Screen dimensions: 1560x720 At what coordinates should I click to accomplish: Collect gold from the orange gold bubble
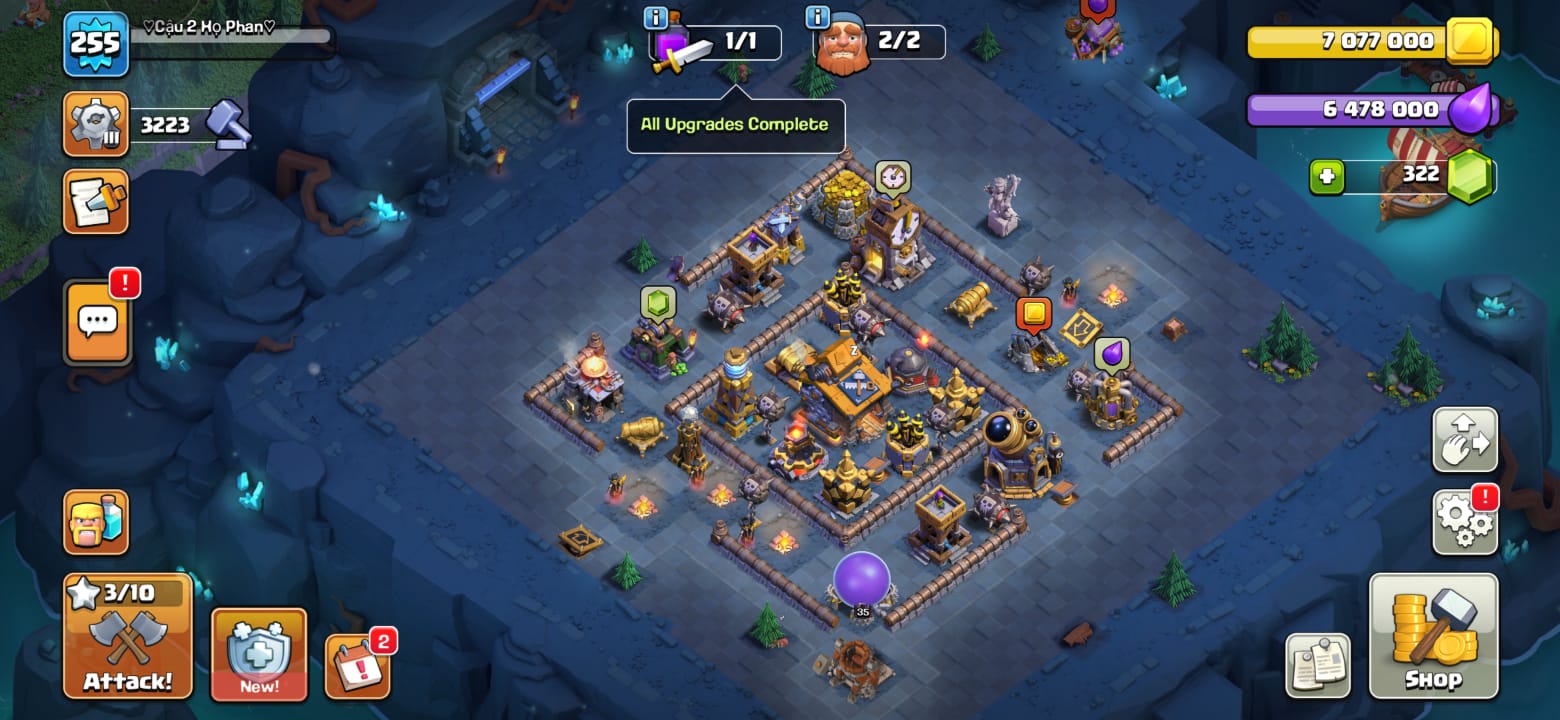pyautogui.click(x=1033, y=314)
